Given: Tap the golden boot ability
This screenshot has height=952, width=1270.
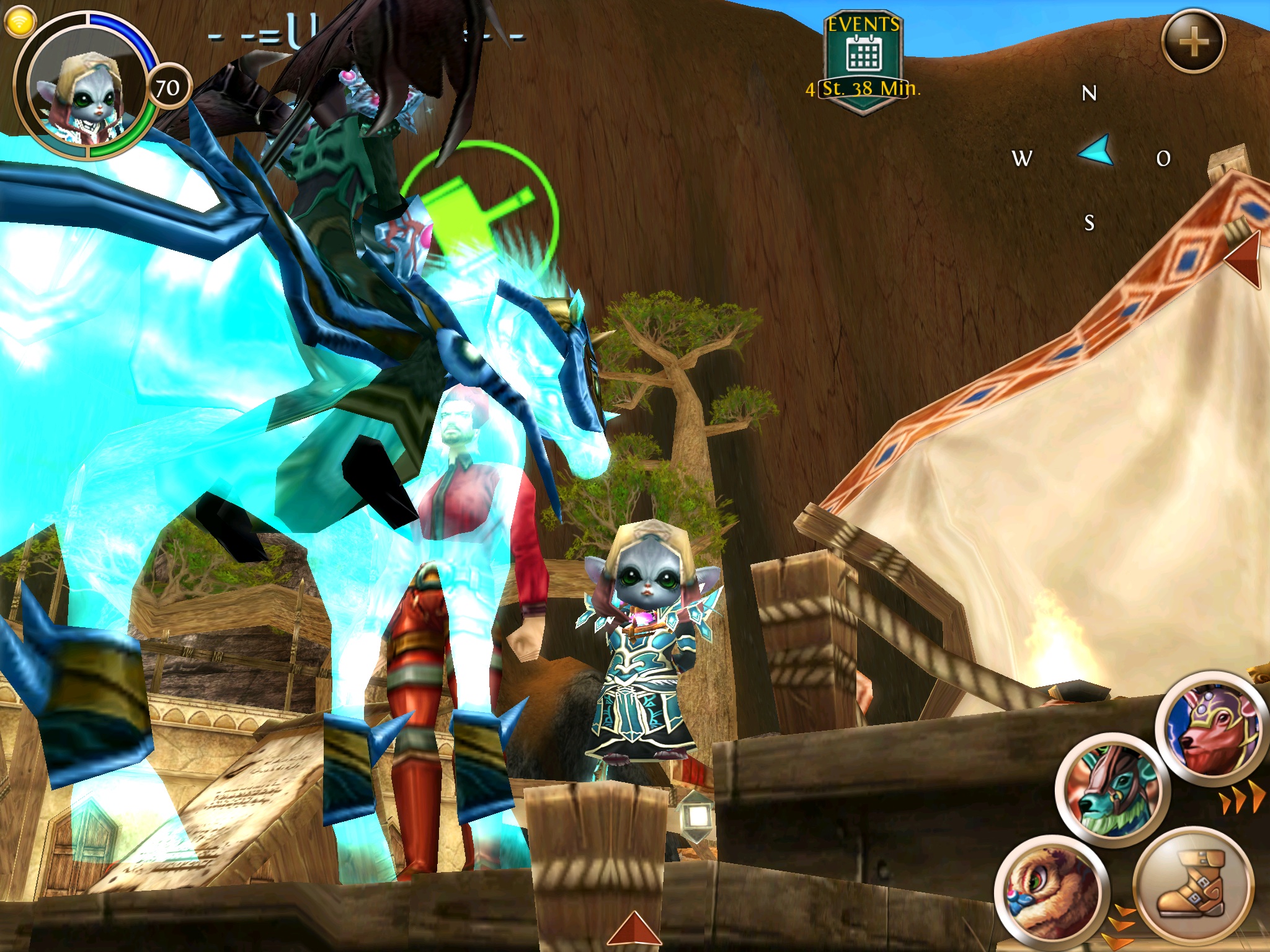Looking at the screenshot, I should [1188, 883].
